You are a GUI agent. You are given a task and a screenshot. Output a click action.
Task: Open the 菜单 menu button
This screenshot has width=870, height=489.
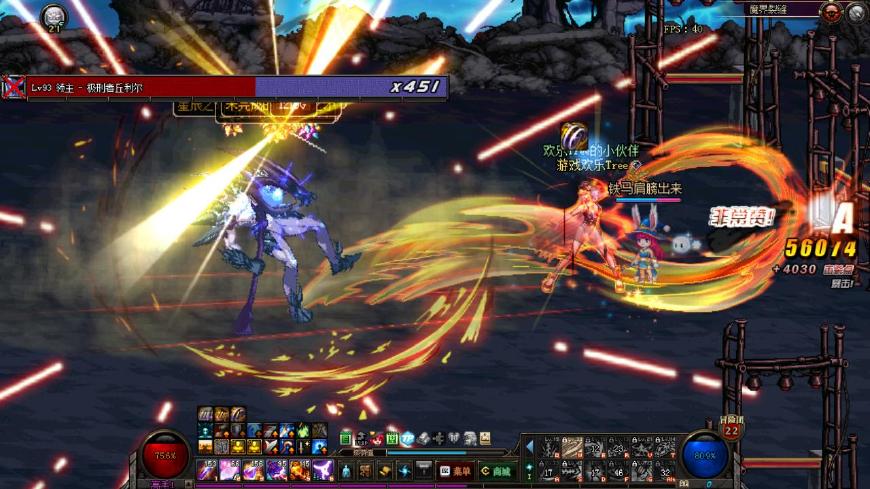(x=456, y=471)
